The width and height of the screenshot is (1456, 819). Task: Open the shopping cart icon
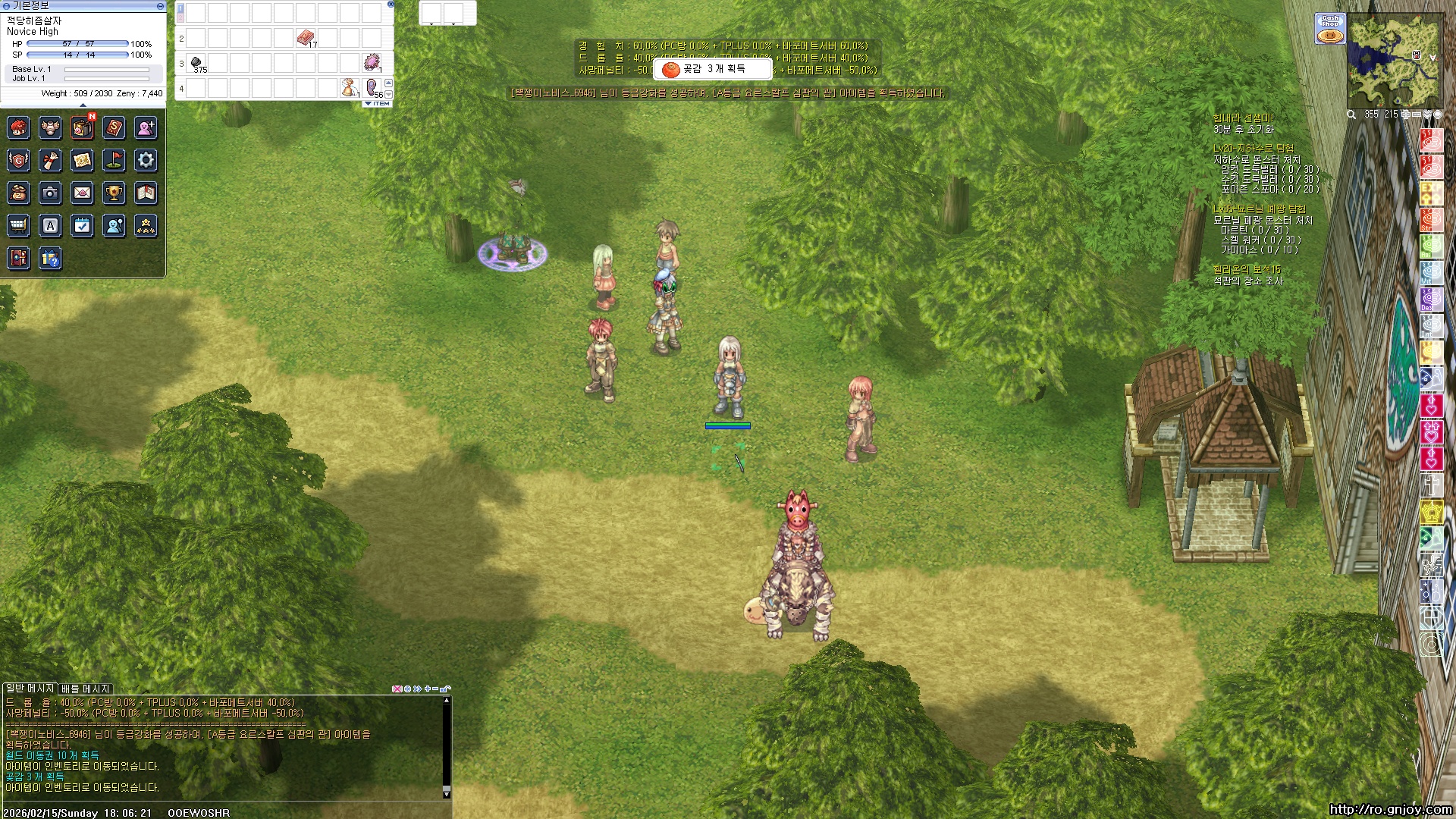18,225
